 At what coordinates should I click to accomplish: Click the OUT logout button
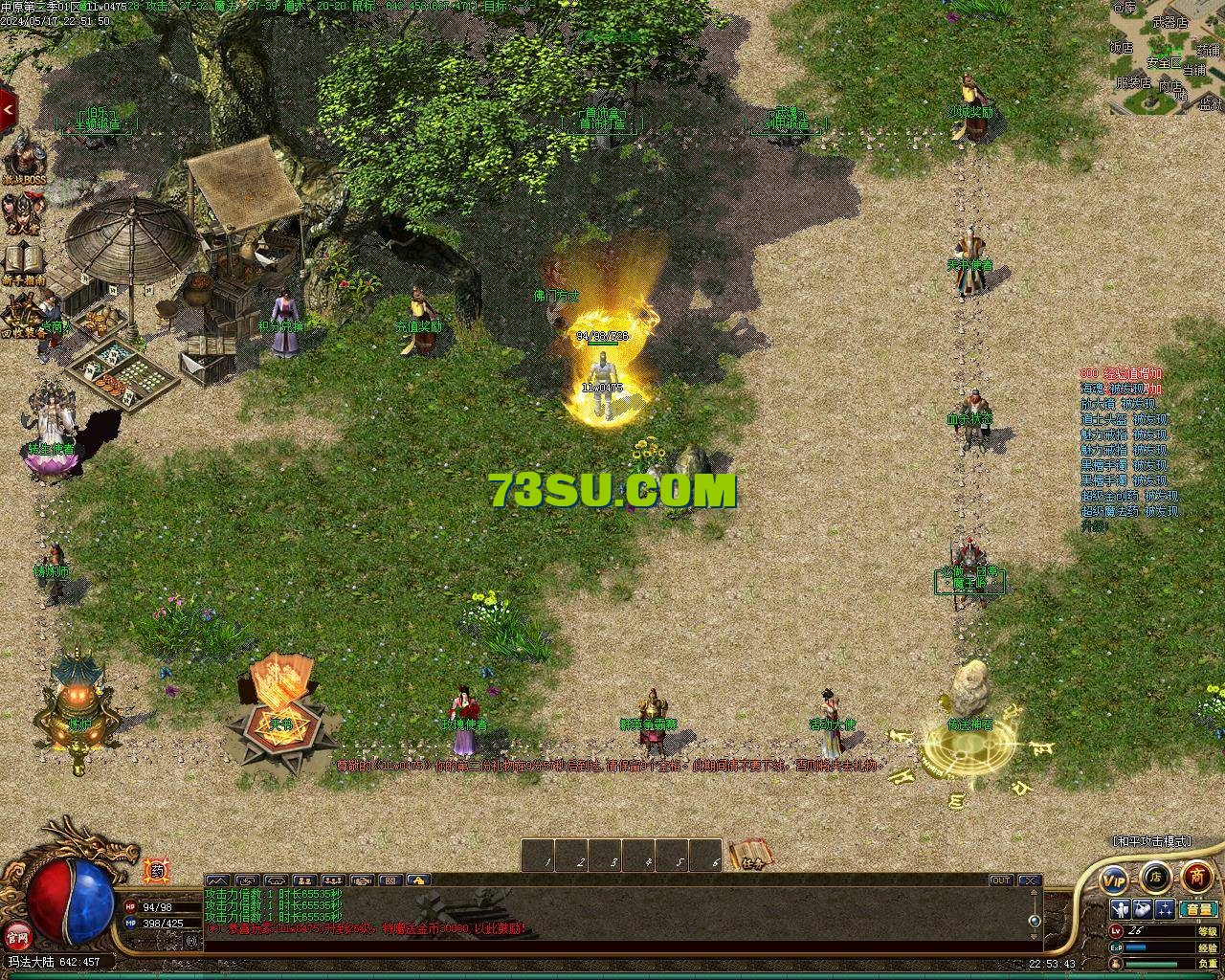pos(1001,880)
